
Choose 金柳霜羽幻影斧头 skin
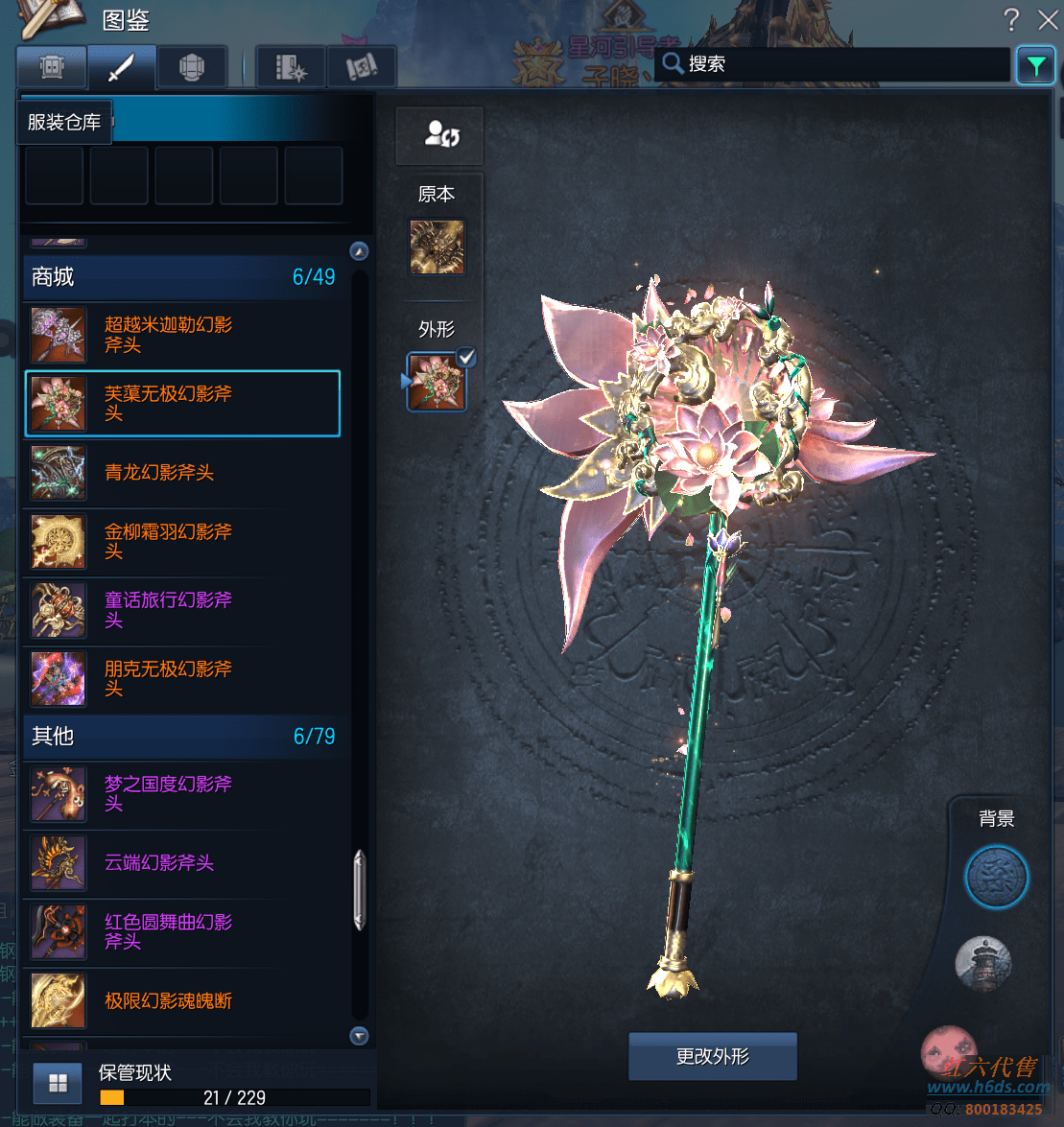[182, 541]
